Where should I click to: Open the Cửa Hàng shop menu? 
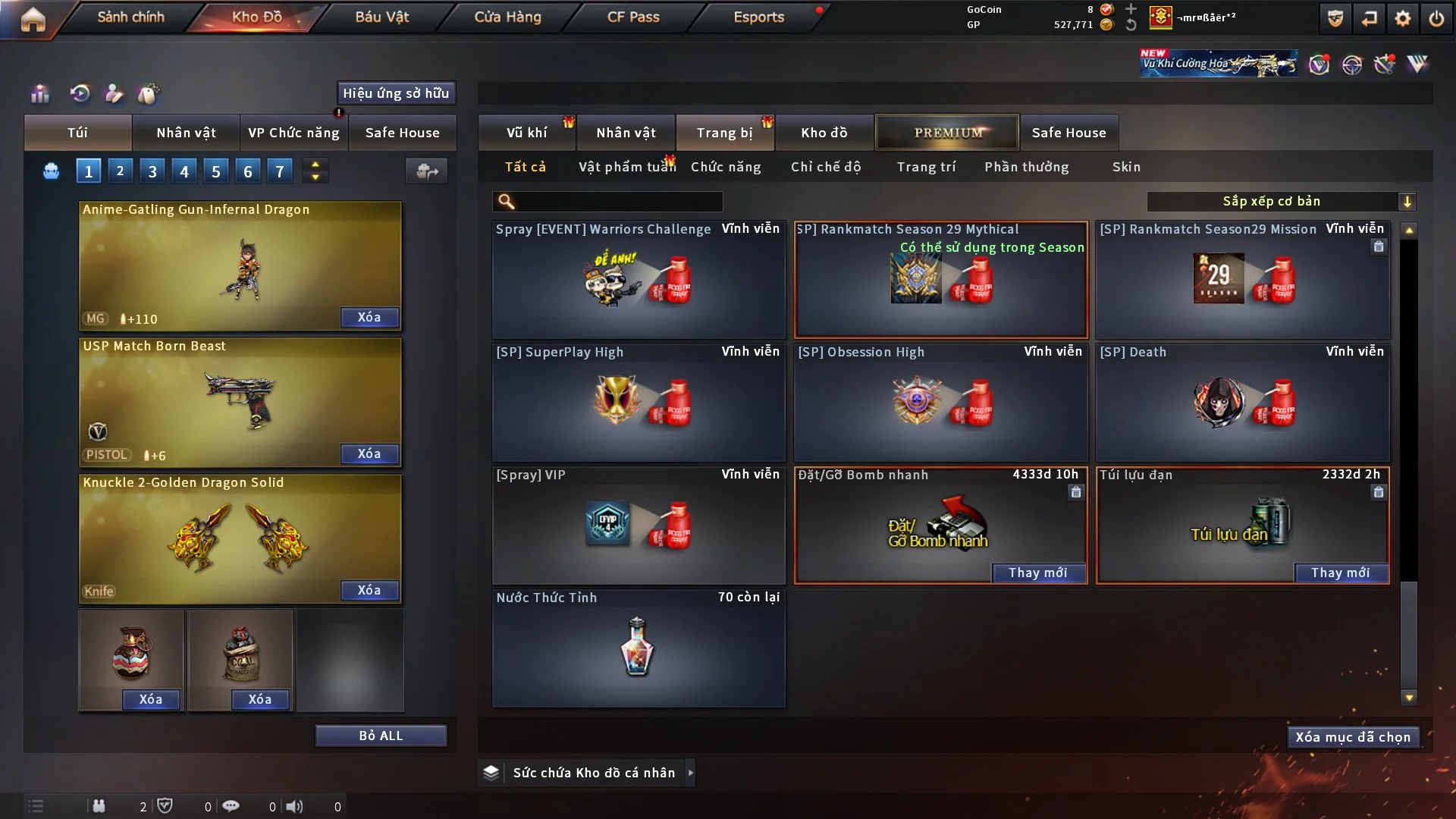pos(507,17)
